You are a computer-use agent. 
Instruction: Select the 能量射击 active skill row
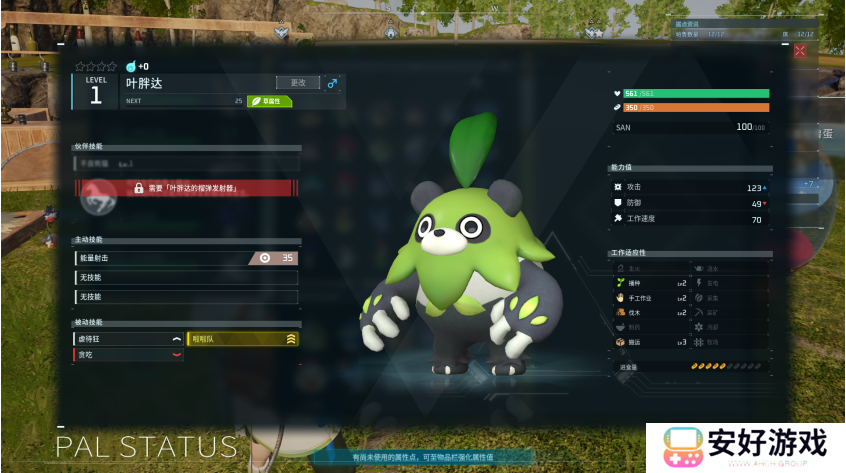(x=186, y=258)
